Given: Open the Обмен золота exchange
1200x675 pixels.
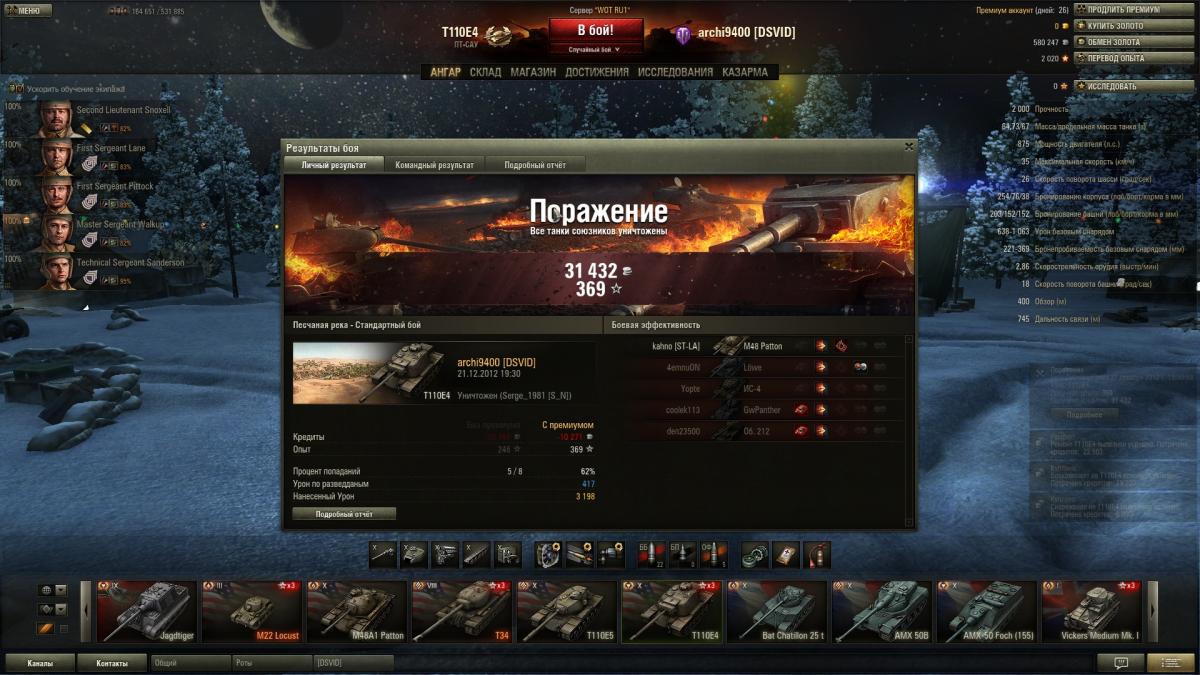Looking at the screenshot, I should [1118, 42].
